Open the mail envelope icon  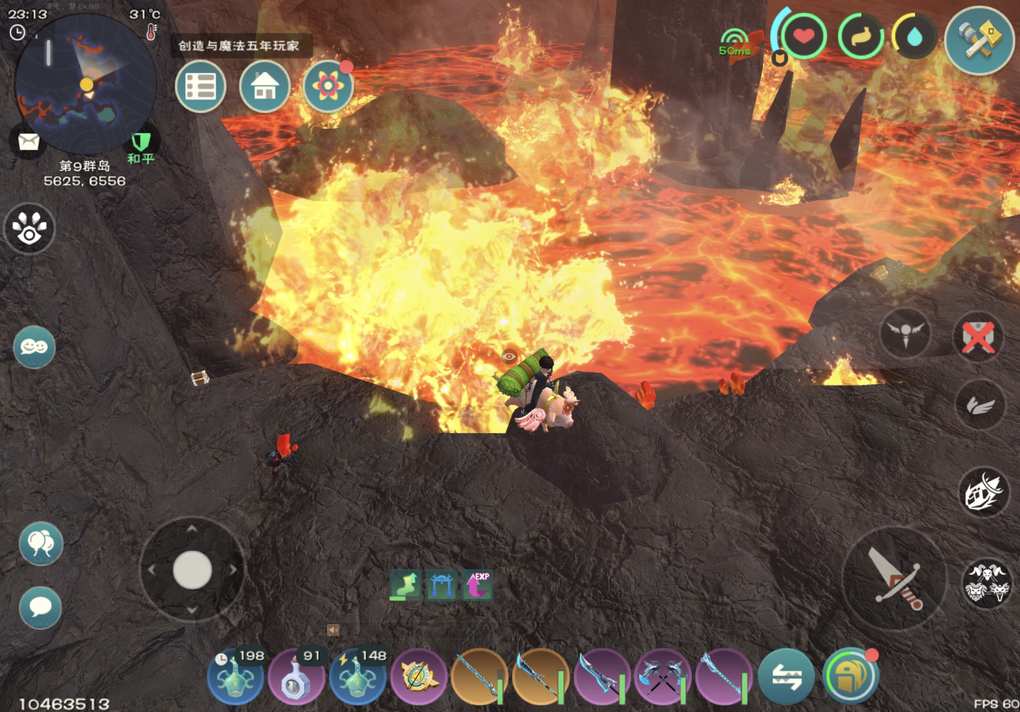coord(27,141)
